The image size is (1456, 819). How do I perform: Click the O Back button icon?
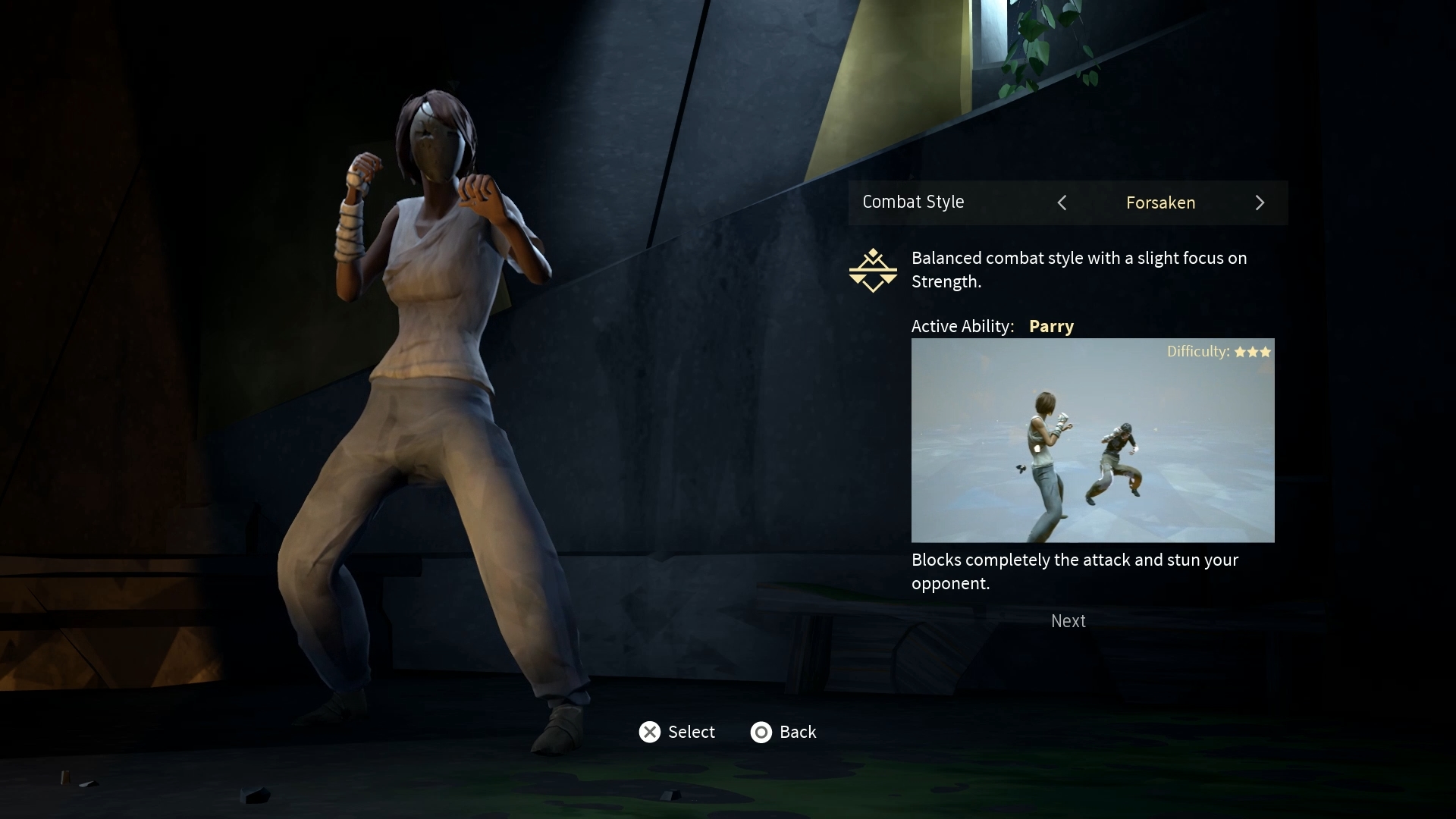click(761, 732)
